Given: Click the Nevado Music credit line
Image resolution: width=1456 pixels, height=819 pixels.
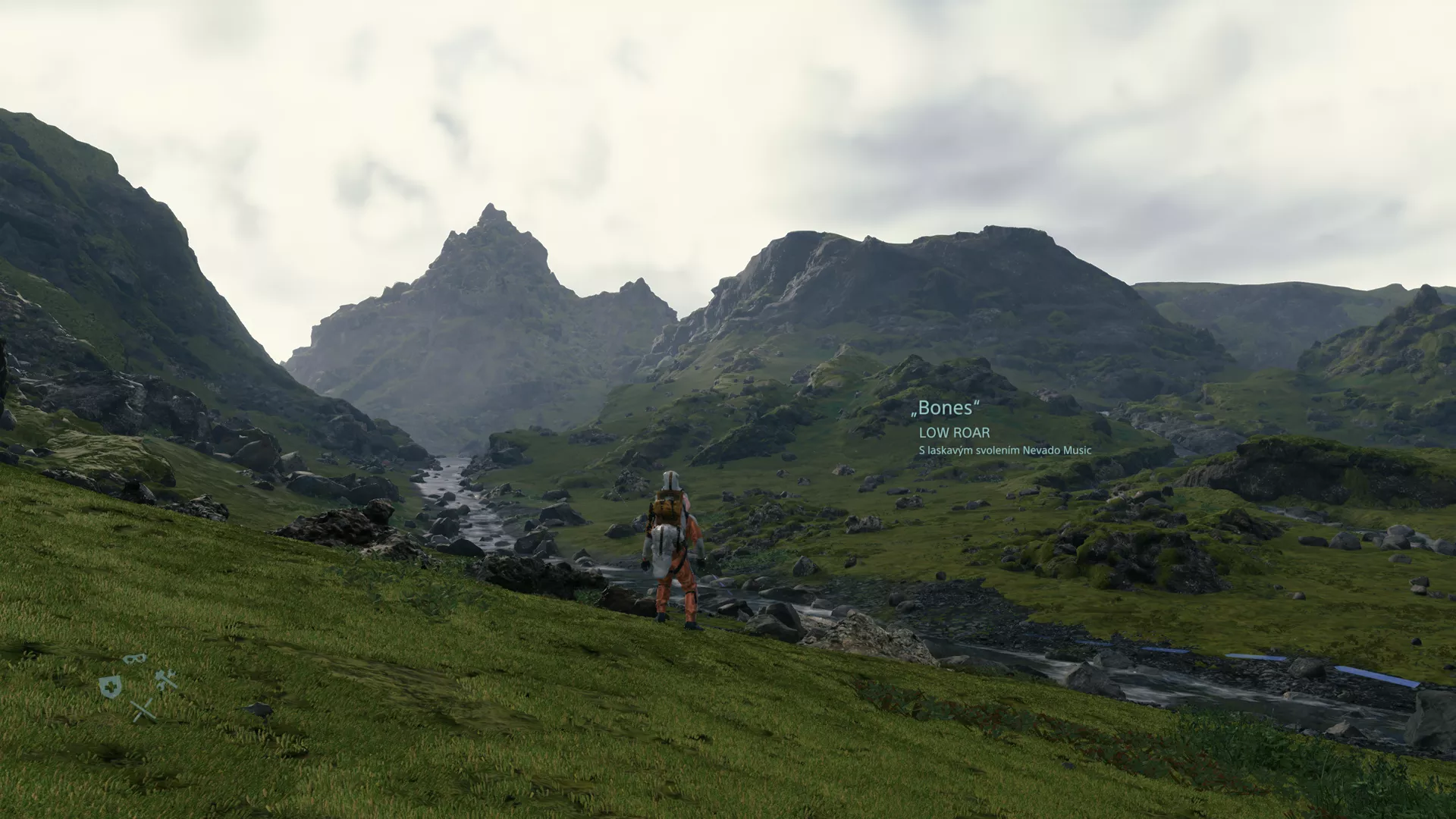Looking at the screenshot, I should click(x=1006, y=450).
